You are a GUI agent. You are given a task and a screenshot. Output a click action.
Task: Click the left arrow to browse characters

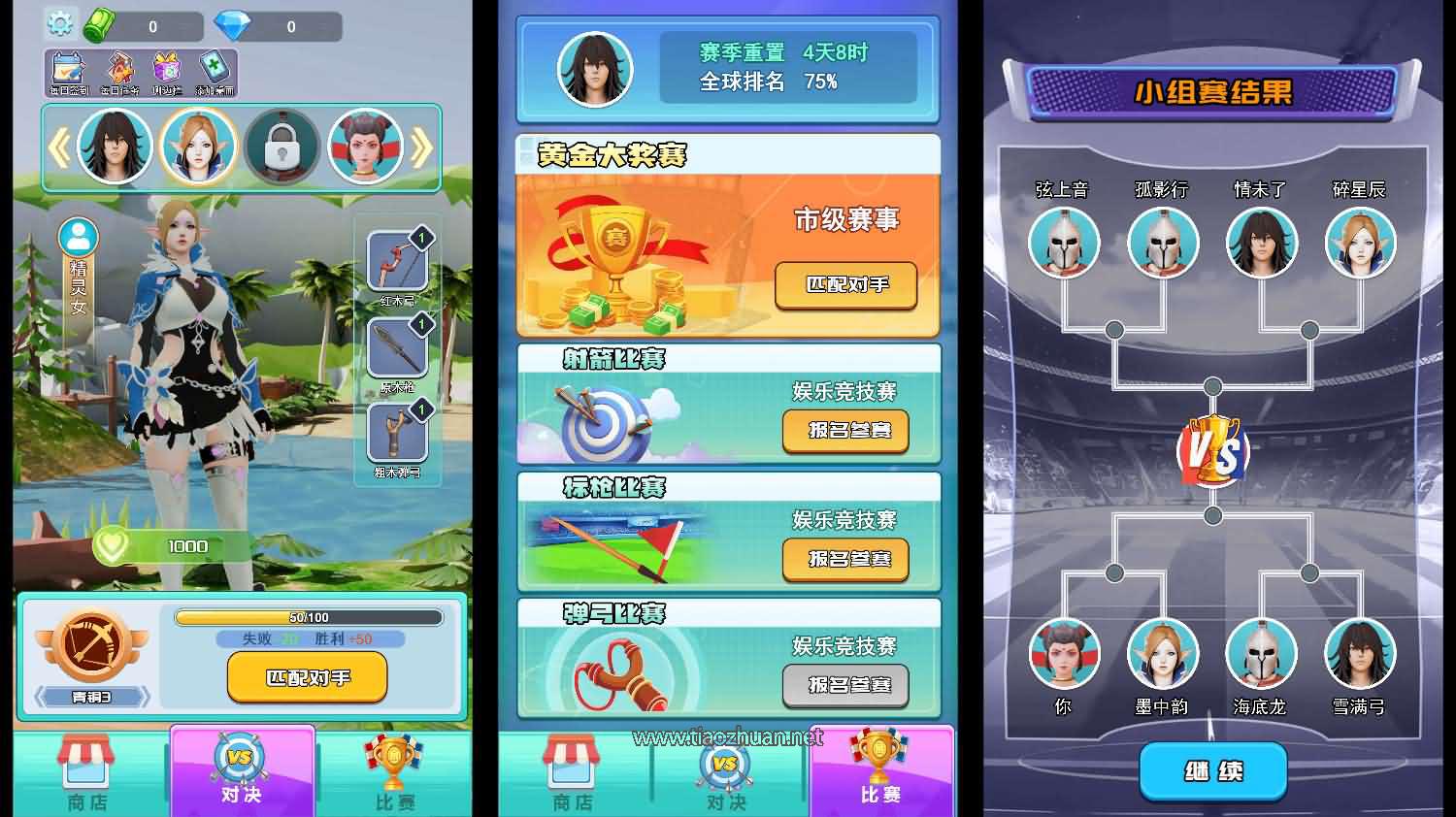tap(60, 146)
